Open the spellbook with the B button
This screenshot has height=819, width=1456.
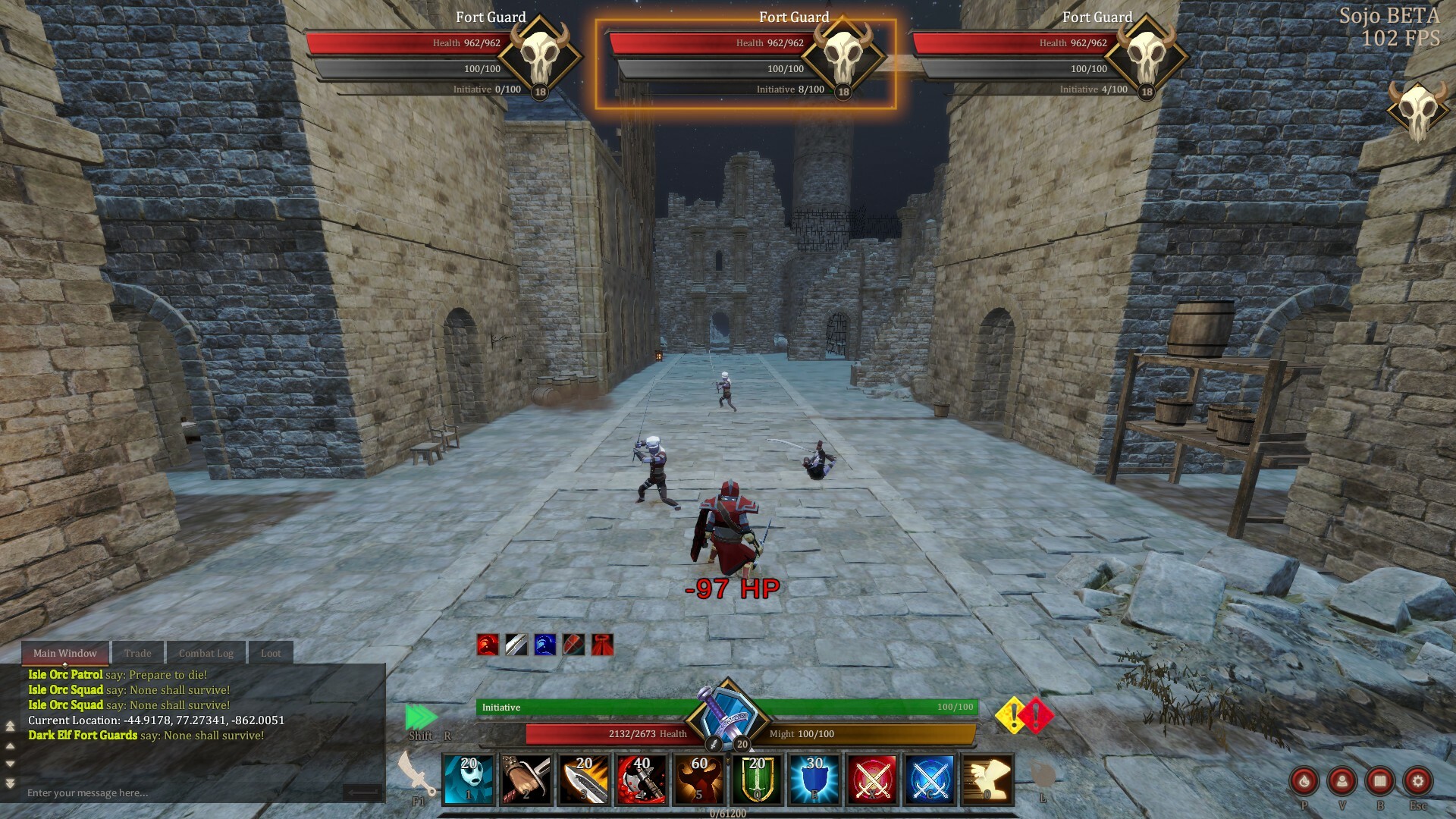[1379, 781]
